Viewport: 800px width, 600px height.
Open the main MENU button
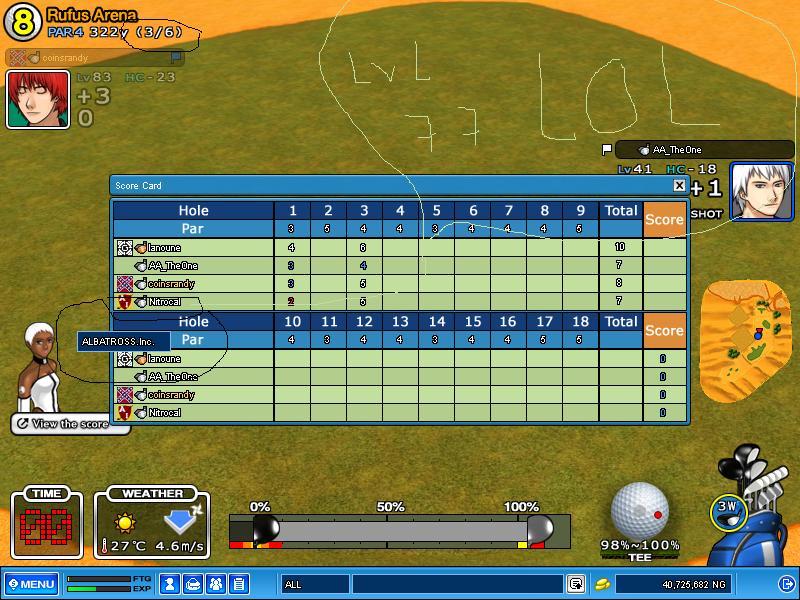[x=30, y=583]
